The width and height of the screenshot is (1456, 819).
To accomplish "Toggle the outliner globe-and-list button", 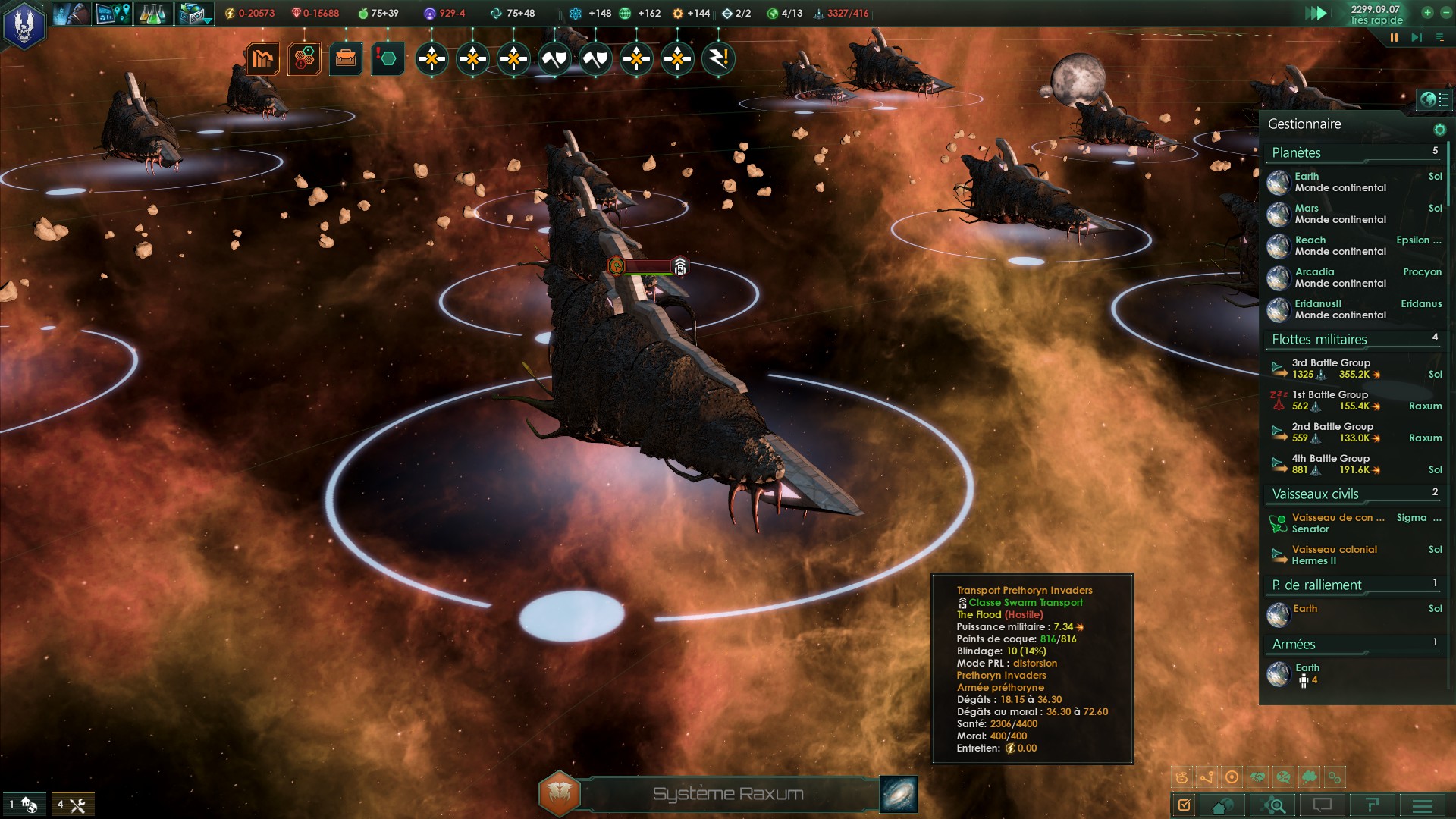I will [x=1434, y=99].
